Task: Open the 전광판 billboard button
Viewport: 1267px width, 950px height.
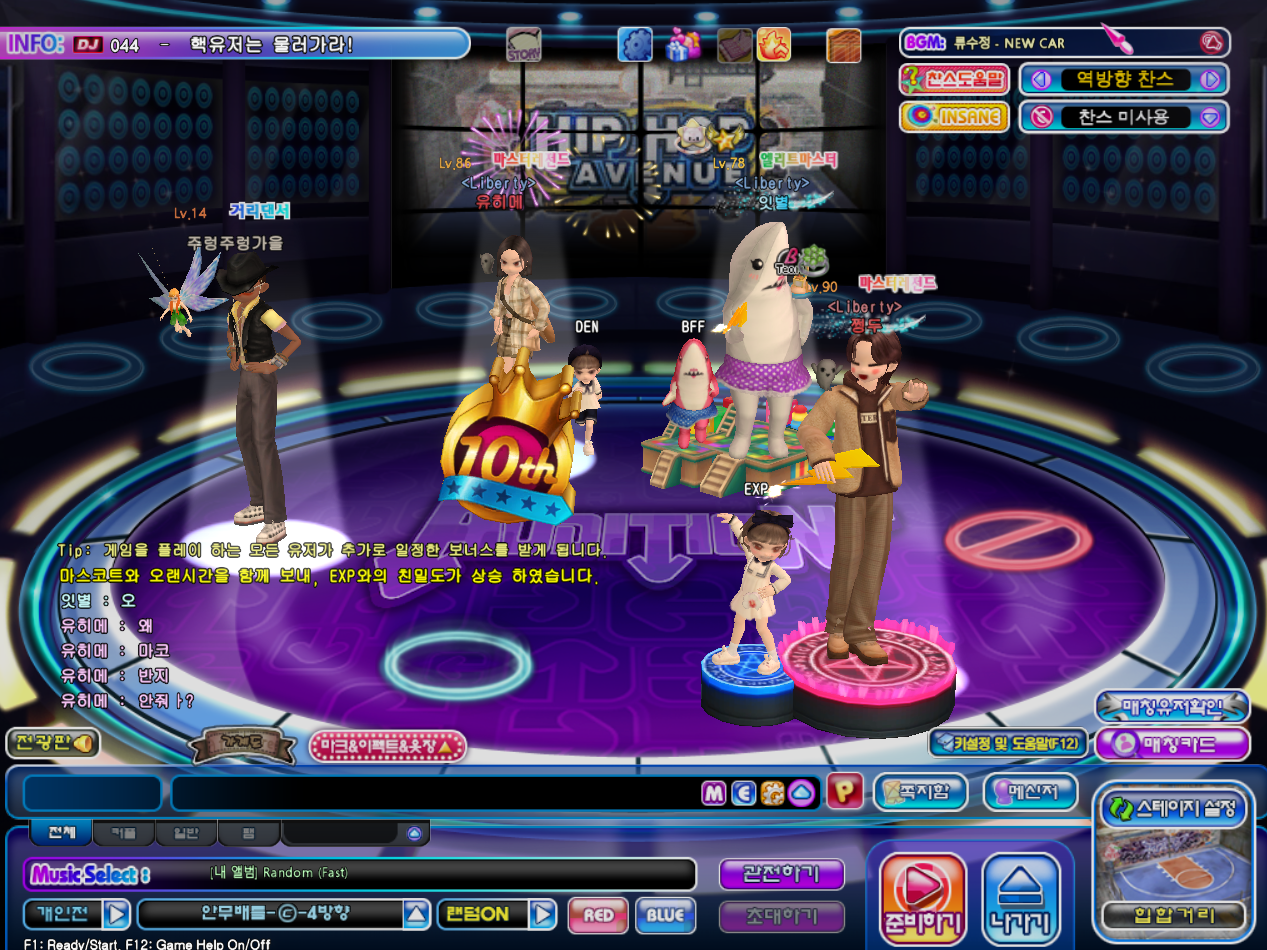Action: [x=52, y=743]
